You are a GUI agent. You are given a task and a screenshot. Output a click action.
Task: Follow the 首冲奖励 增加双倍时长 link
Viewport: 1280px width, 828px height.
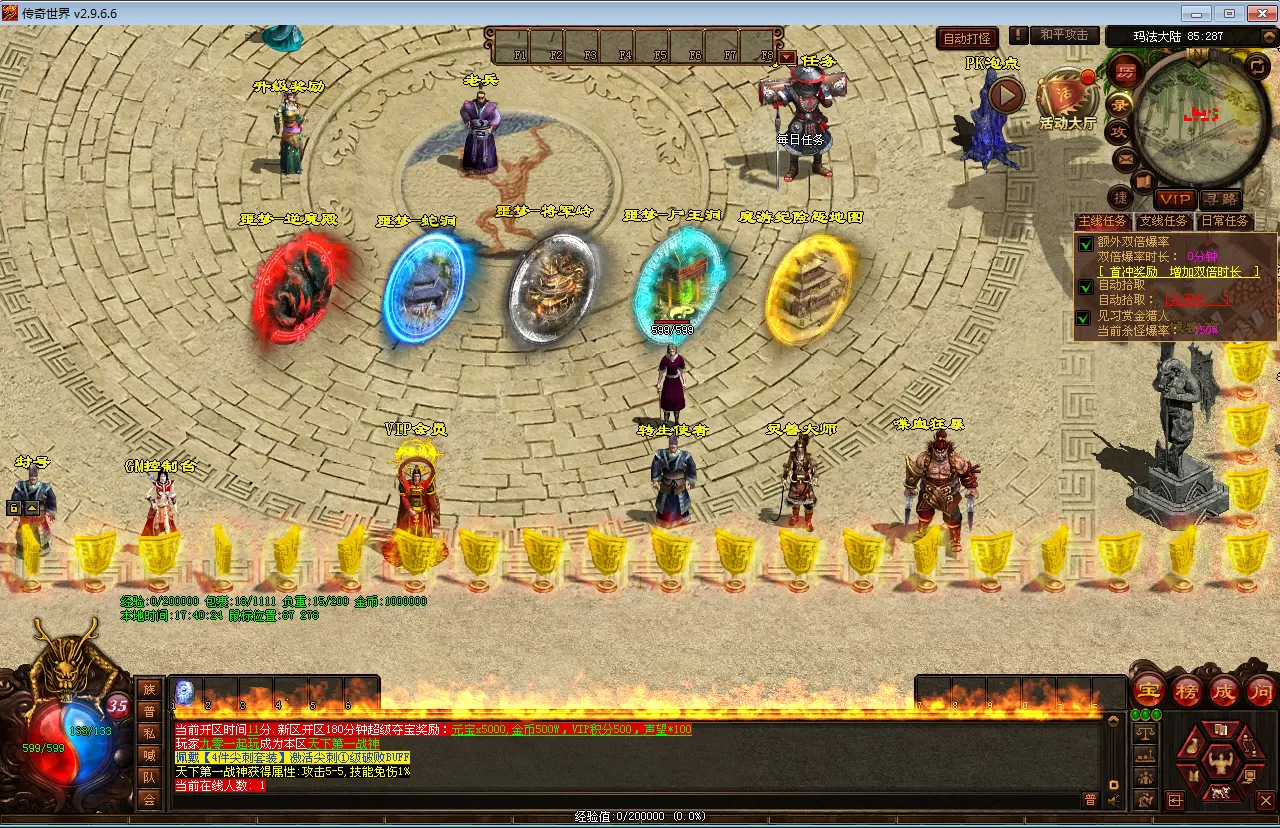[x=1178, y=271]
